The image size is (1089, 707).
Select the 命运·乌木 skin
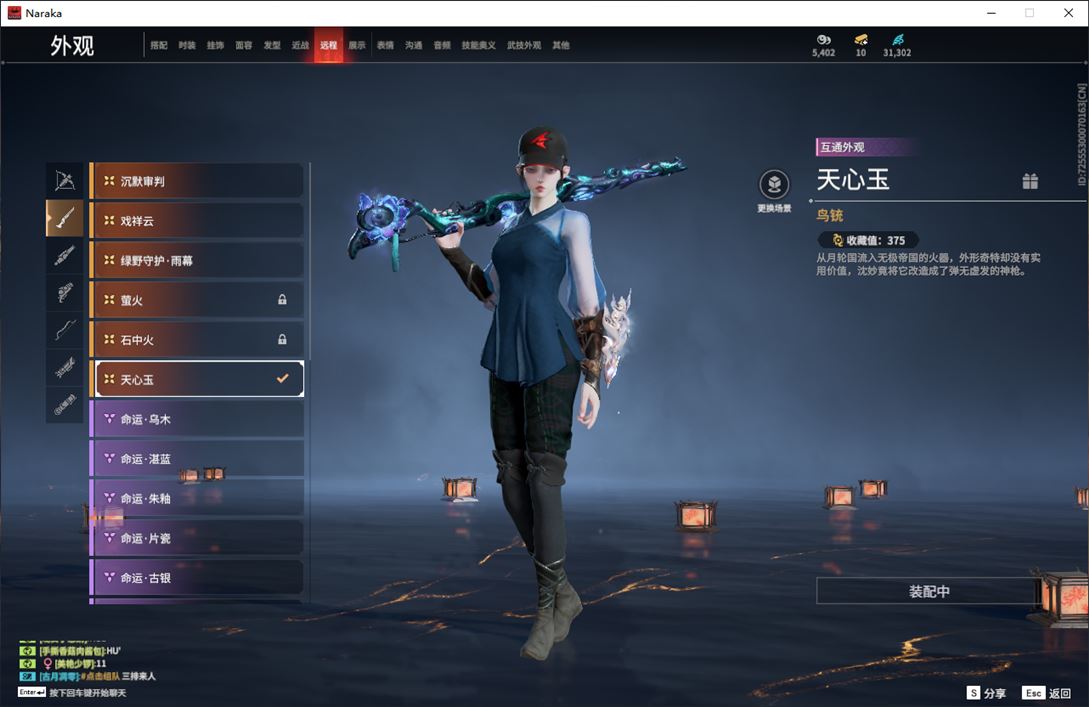pos(197,419)
